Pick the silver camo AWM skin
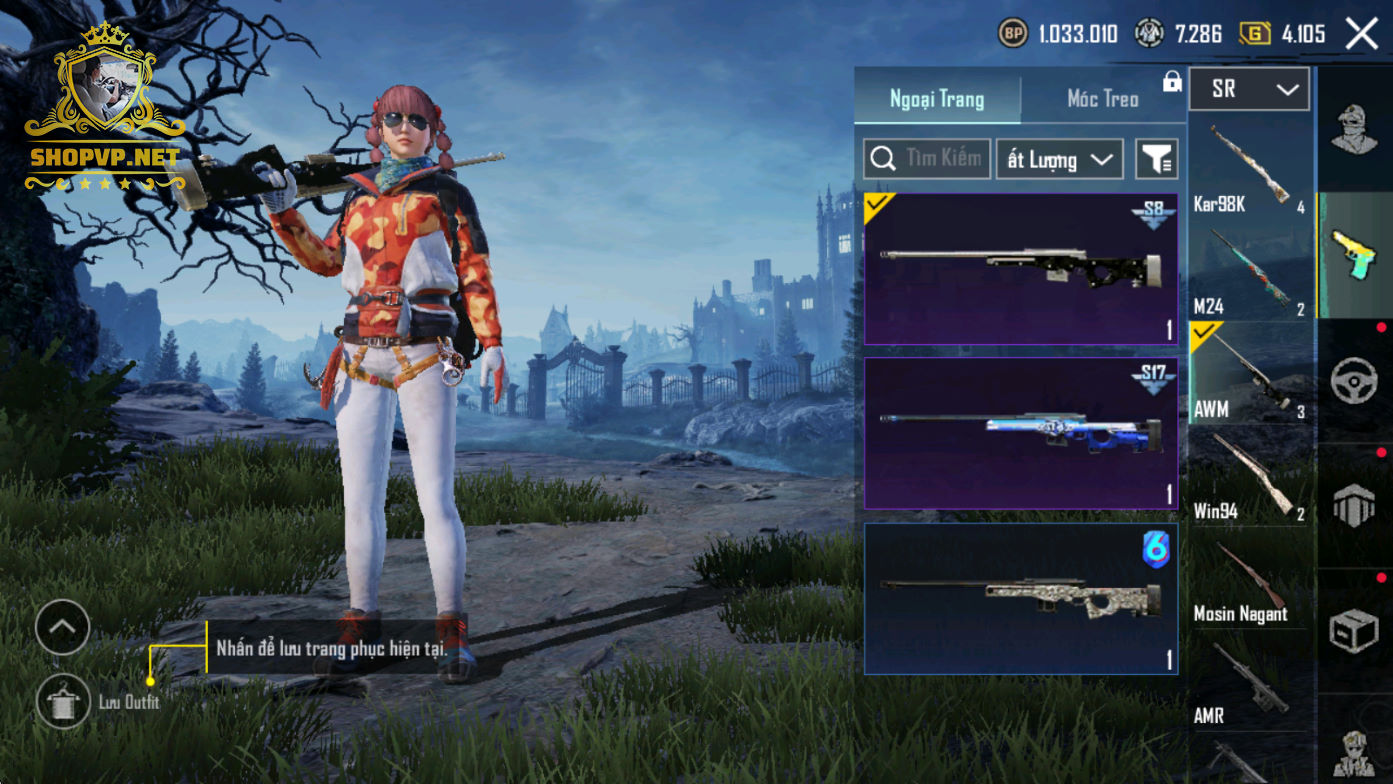This screenshot has width=1393, height=784. pyautogui.click(x=1020, y=598)
